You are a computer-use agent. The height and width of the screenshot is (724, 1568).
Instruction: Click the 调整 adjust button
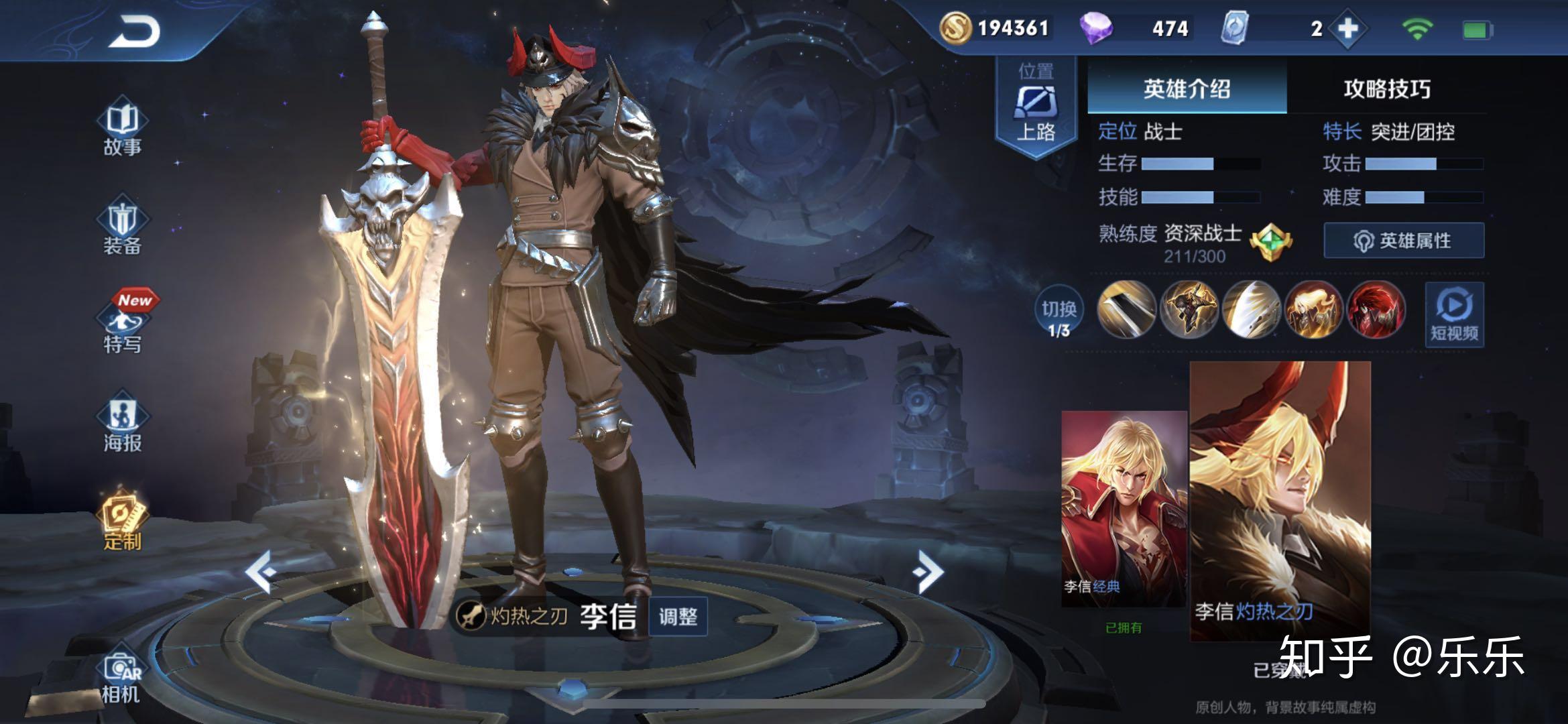[678, 617]
